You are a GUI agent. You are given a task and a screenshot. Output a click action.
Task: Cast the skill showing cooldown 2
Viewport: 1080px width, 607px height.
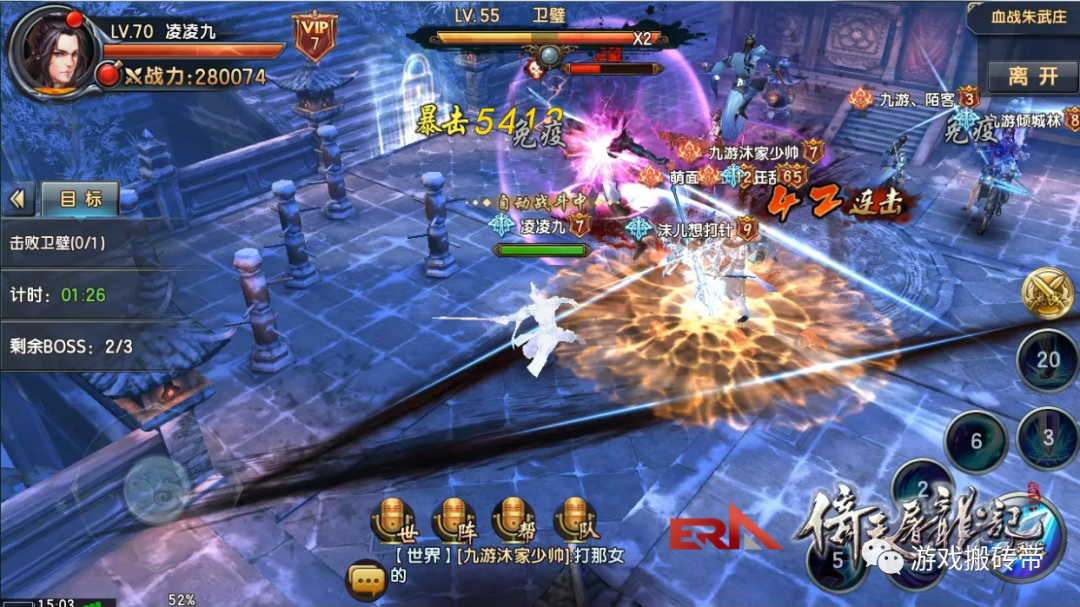(924, 490)
